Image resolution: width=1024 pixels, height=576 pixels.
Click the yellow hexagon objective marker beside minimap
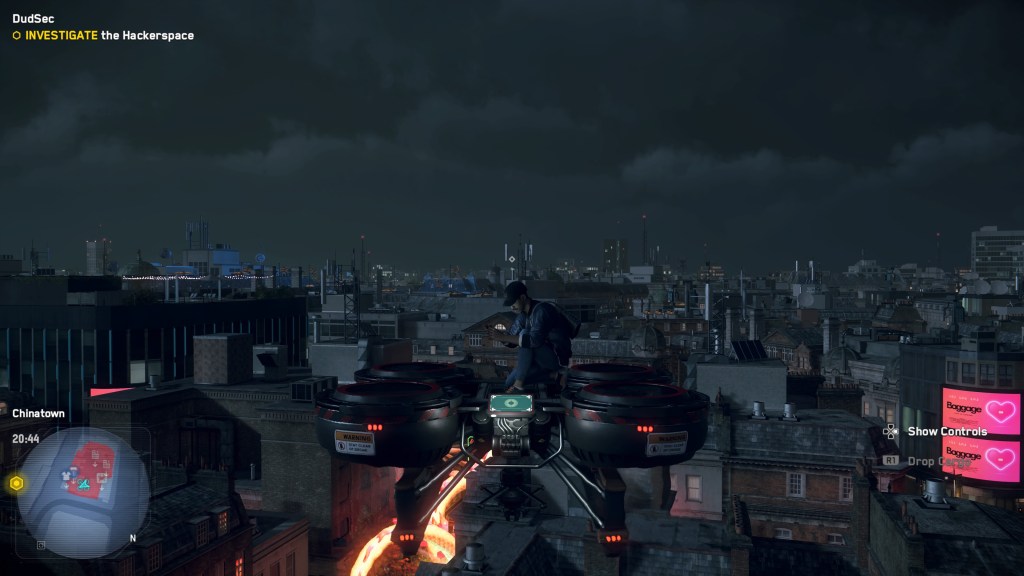16,483
